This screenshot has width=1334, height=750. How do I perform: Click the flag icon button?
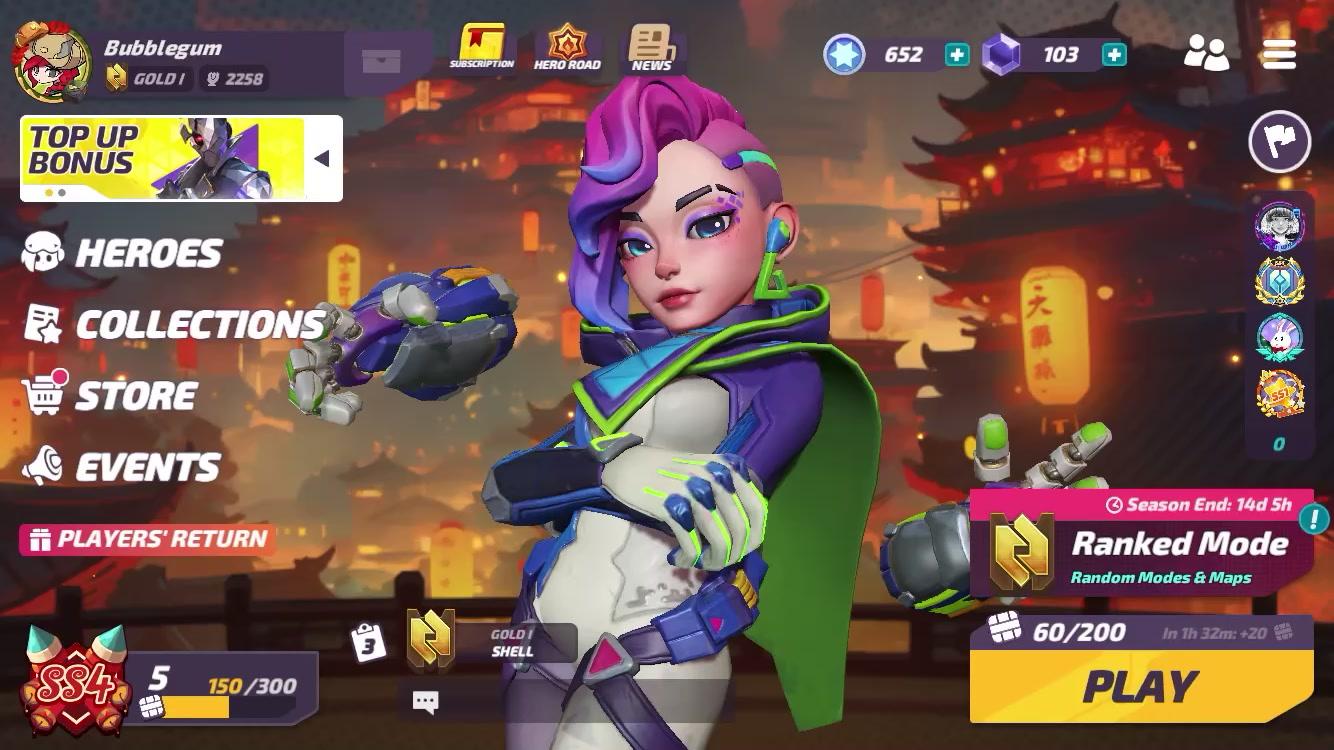pos(1279,141)
